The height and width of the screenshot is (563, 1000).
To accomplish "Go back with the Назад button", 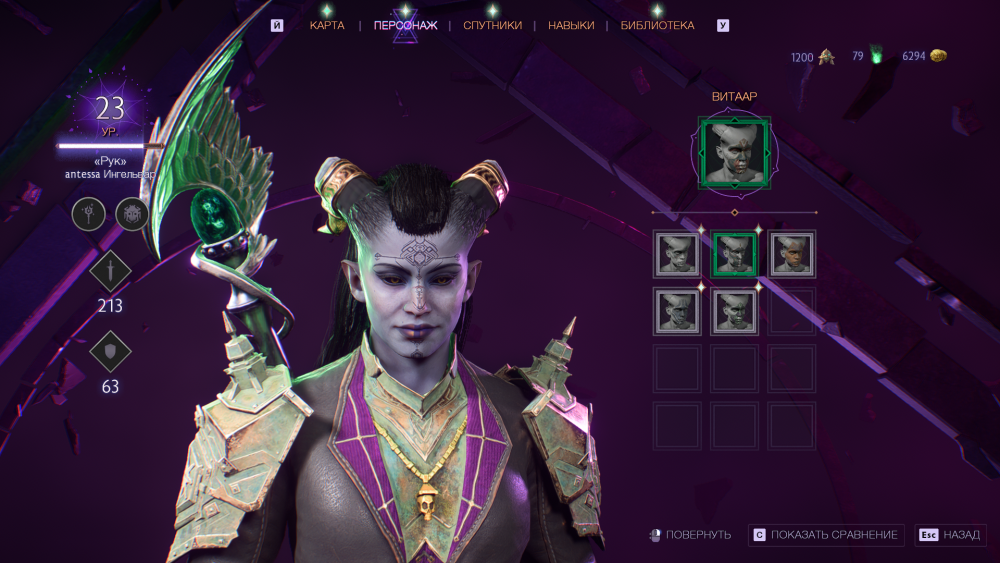I will point(951,535).
